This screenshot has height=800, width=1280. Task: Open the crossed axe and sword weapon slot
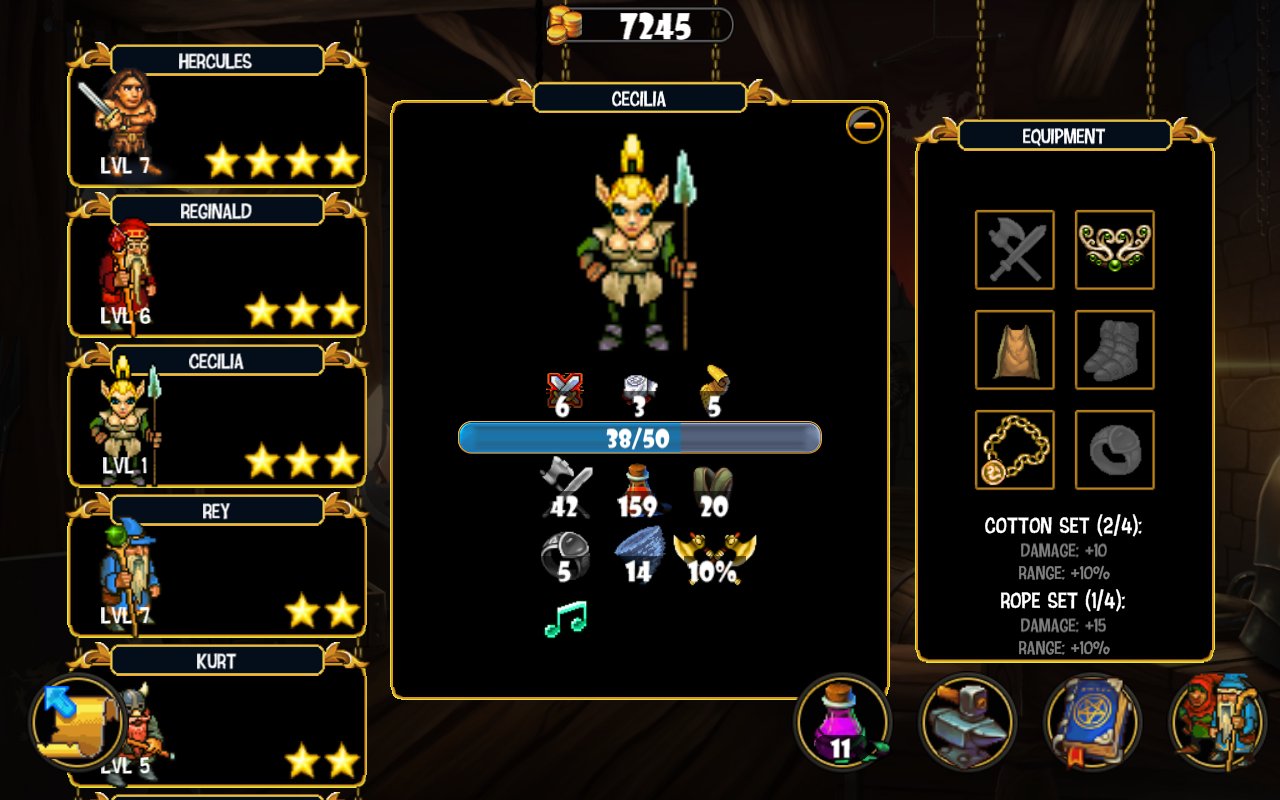[1014, 250]
